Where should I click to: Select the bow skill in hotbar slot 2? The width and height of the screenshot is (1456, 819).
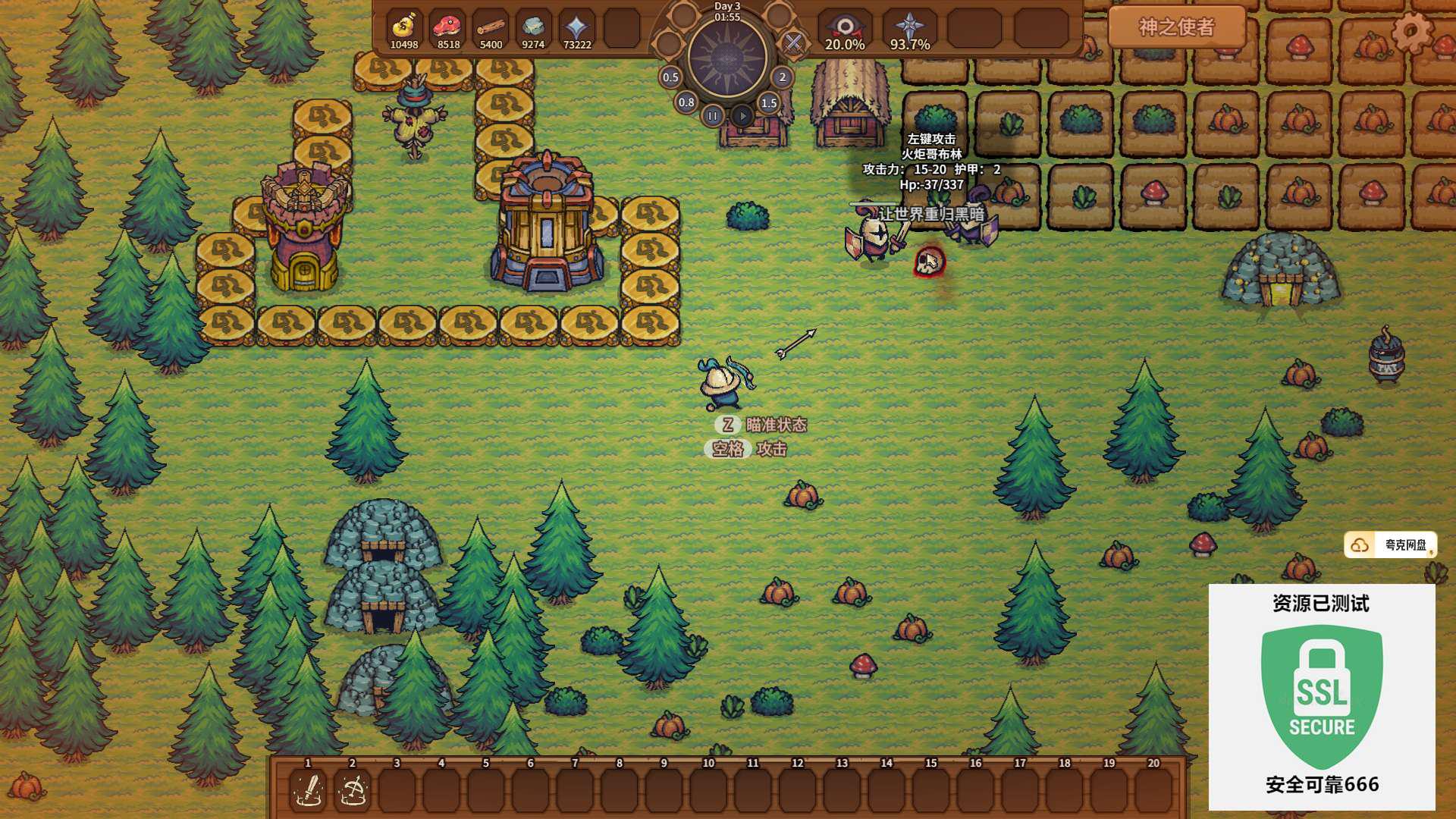(x=353, y=791)
